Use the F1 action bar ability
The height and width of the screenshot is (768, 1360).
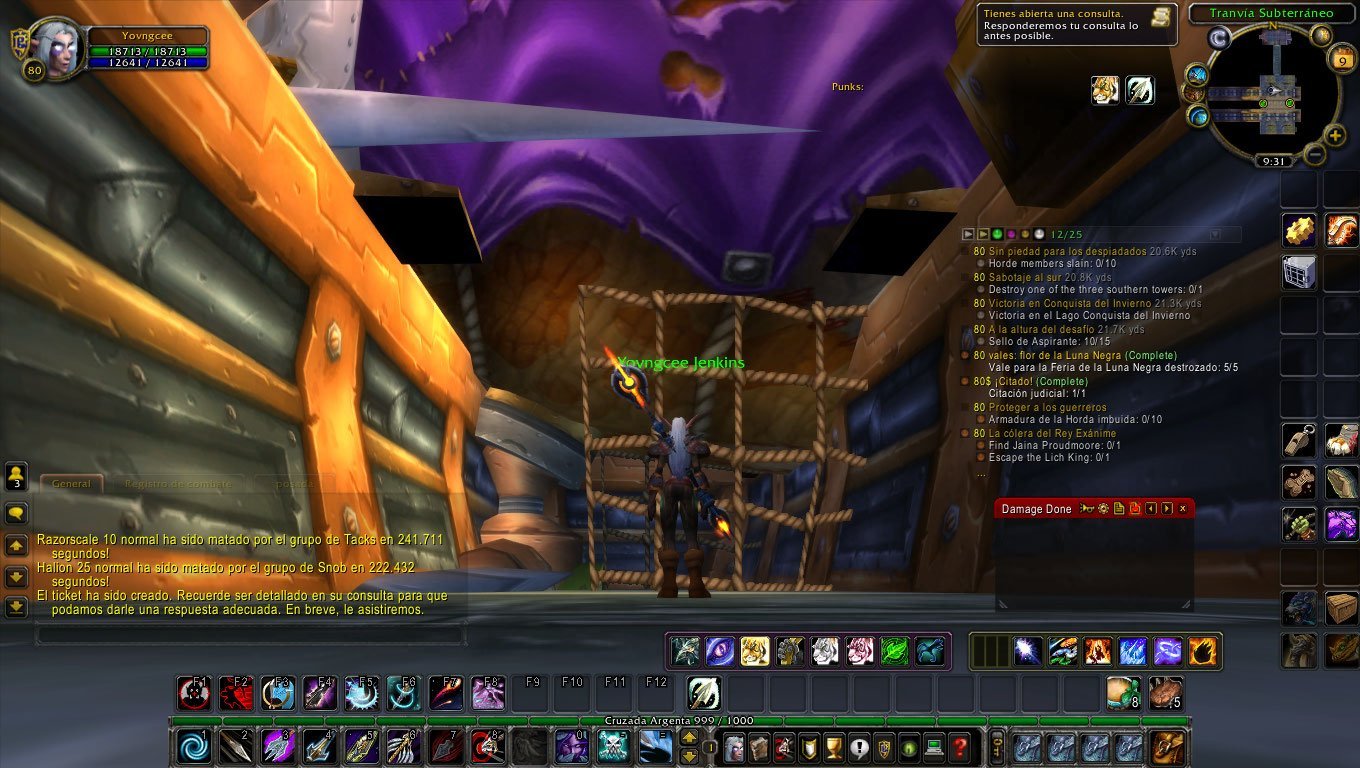[192, 693]
